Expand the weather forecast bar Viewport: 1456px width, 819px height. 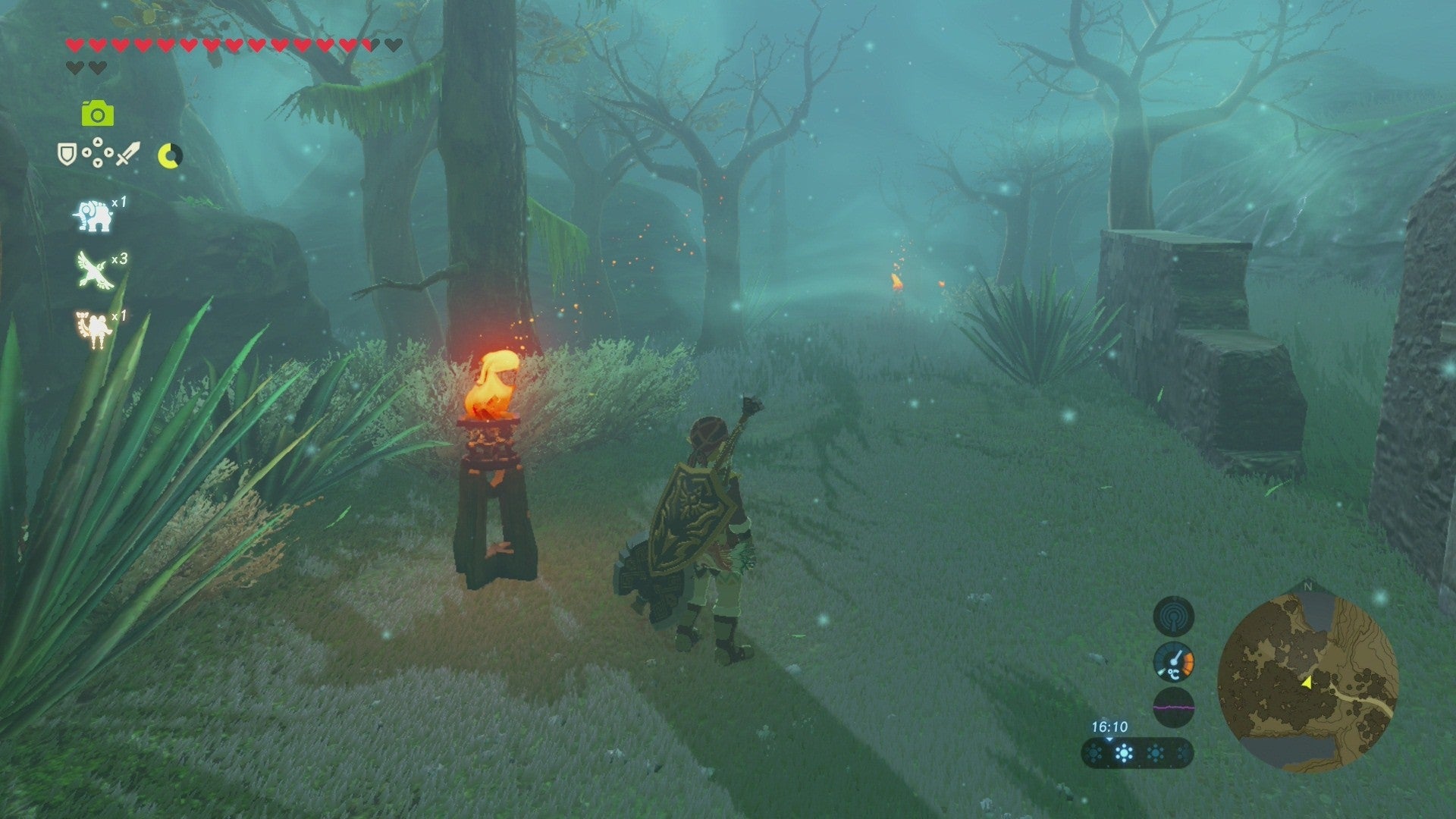tap(1136, 755)
